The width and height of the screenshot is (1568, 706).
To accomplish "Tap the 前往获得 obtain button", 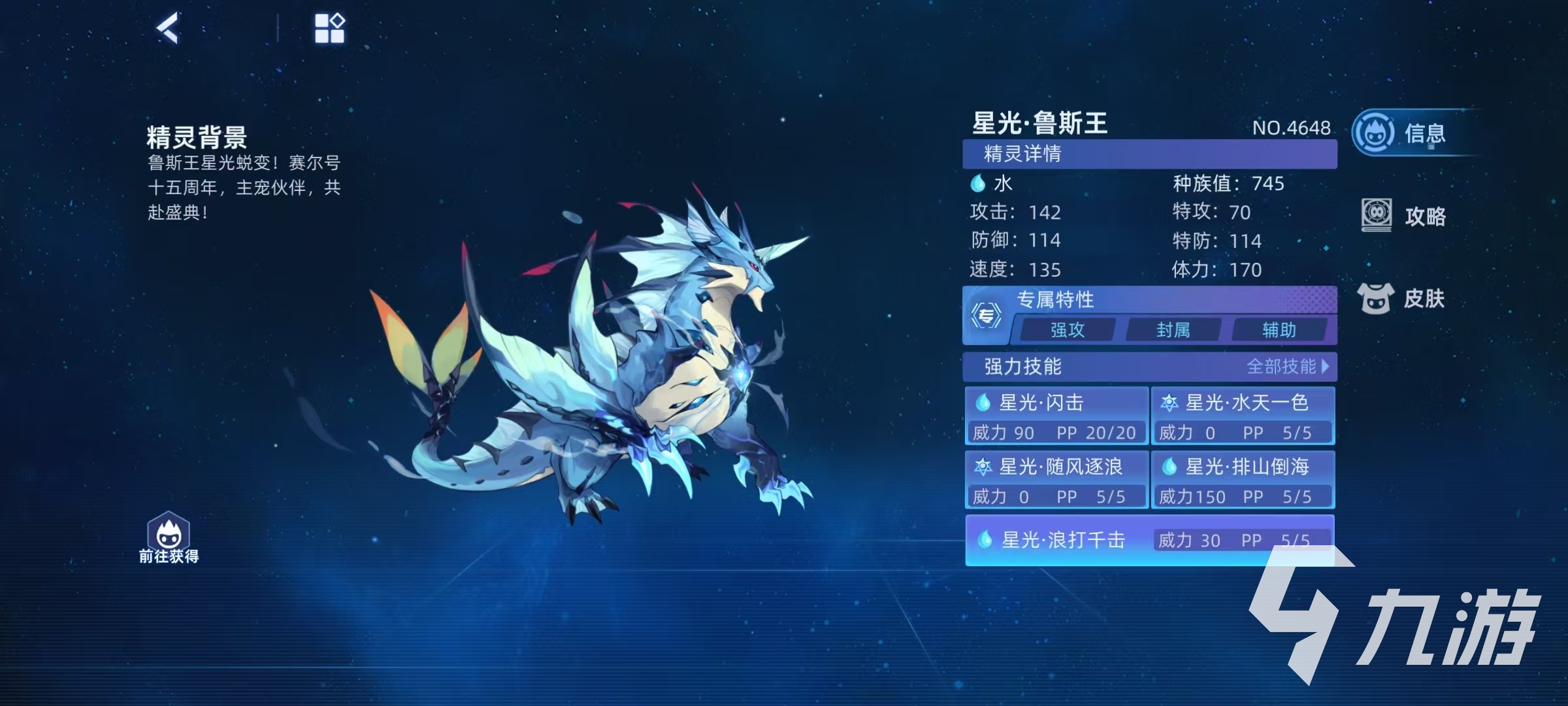I will (x=169, y=537).
